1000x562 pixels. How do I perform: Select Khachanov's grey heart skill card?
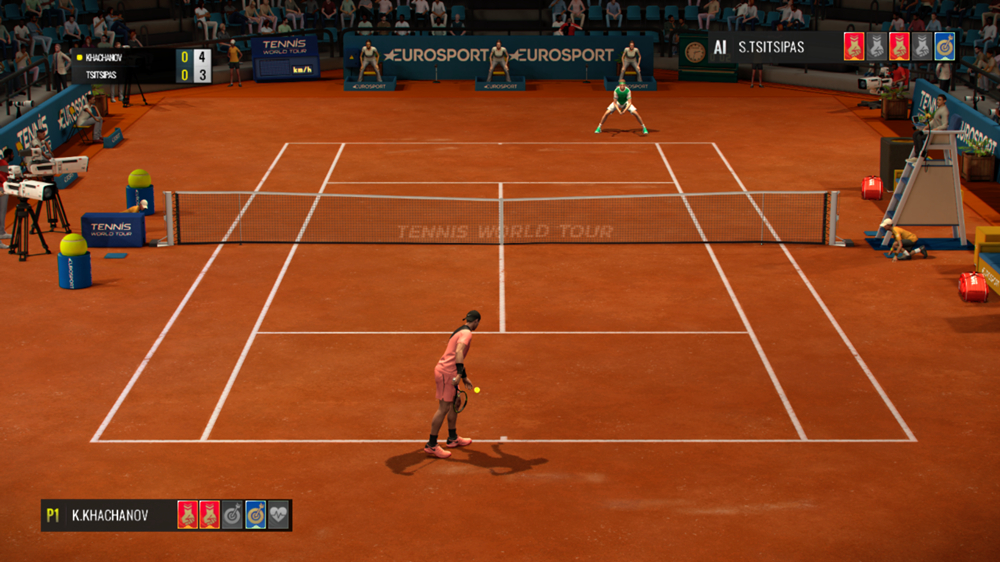point(279,515)
